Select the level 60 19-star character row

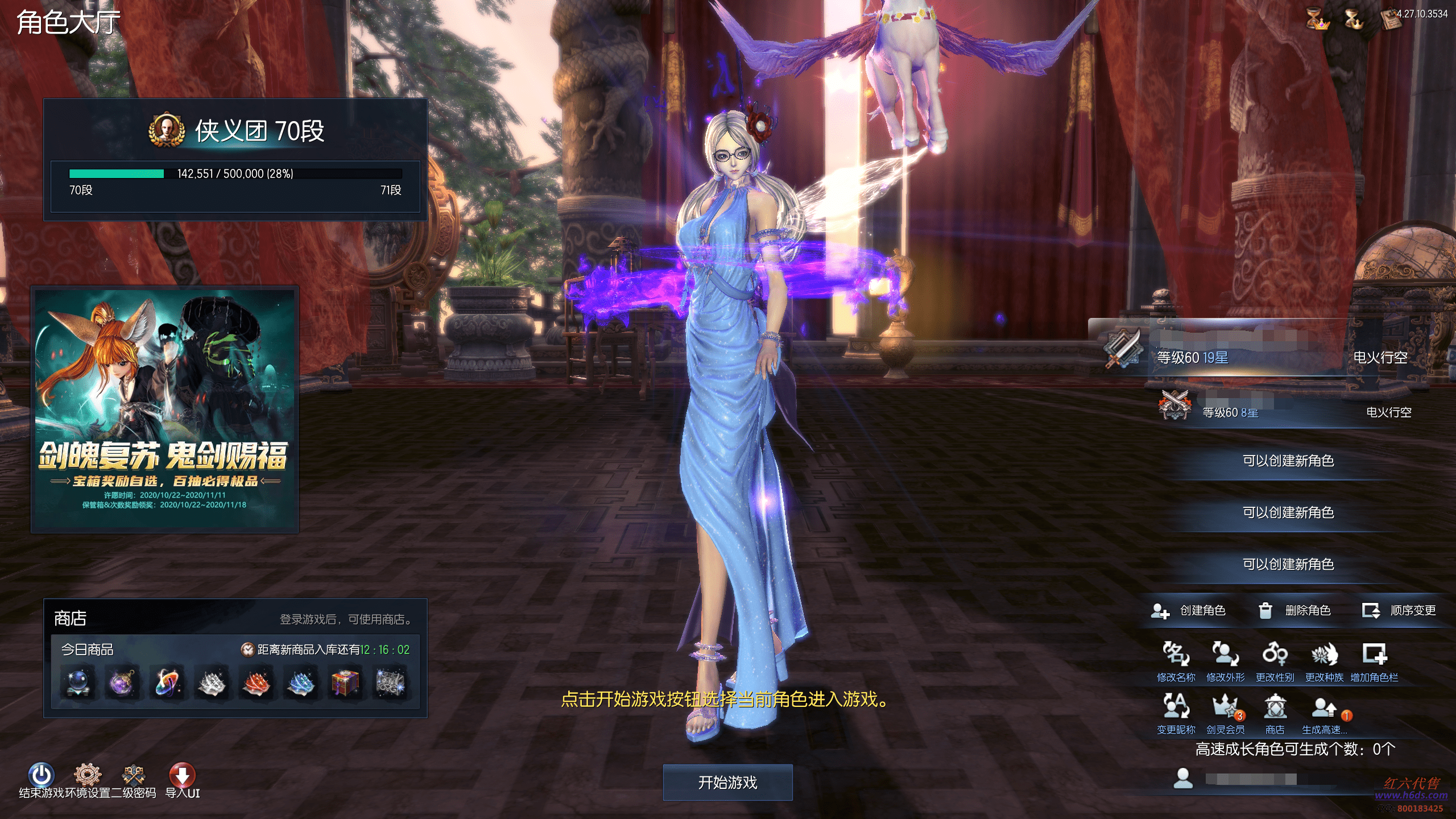(x=1251, y=356)
